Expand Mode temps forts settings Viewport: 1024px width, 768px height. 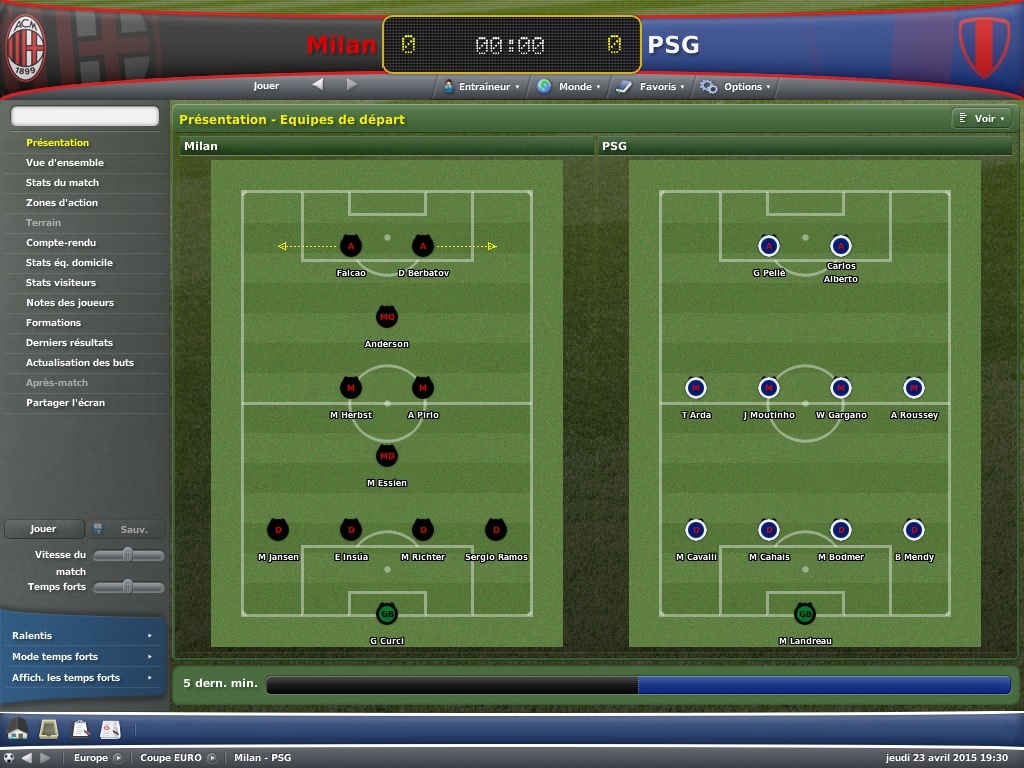point(82,657)
